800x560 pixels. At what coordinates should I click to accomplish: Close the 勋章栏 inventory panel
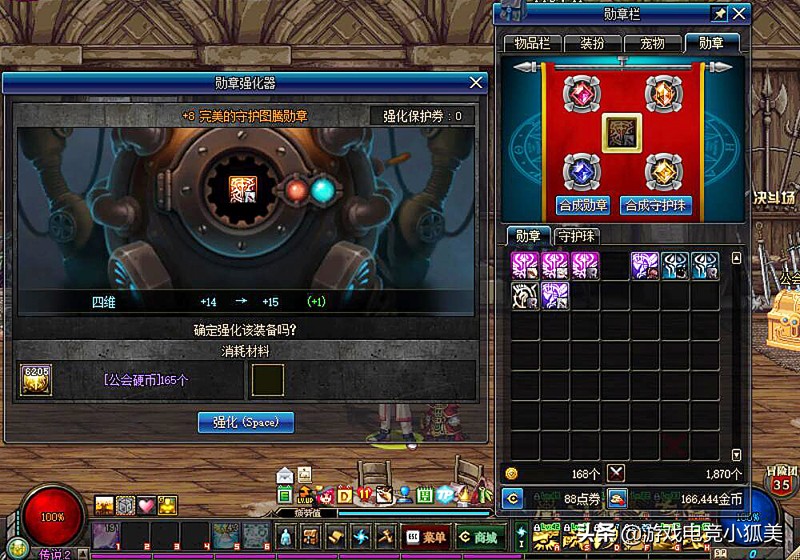(x=740, y=13)
